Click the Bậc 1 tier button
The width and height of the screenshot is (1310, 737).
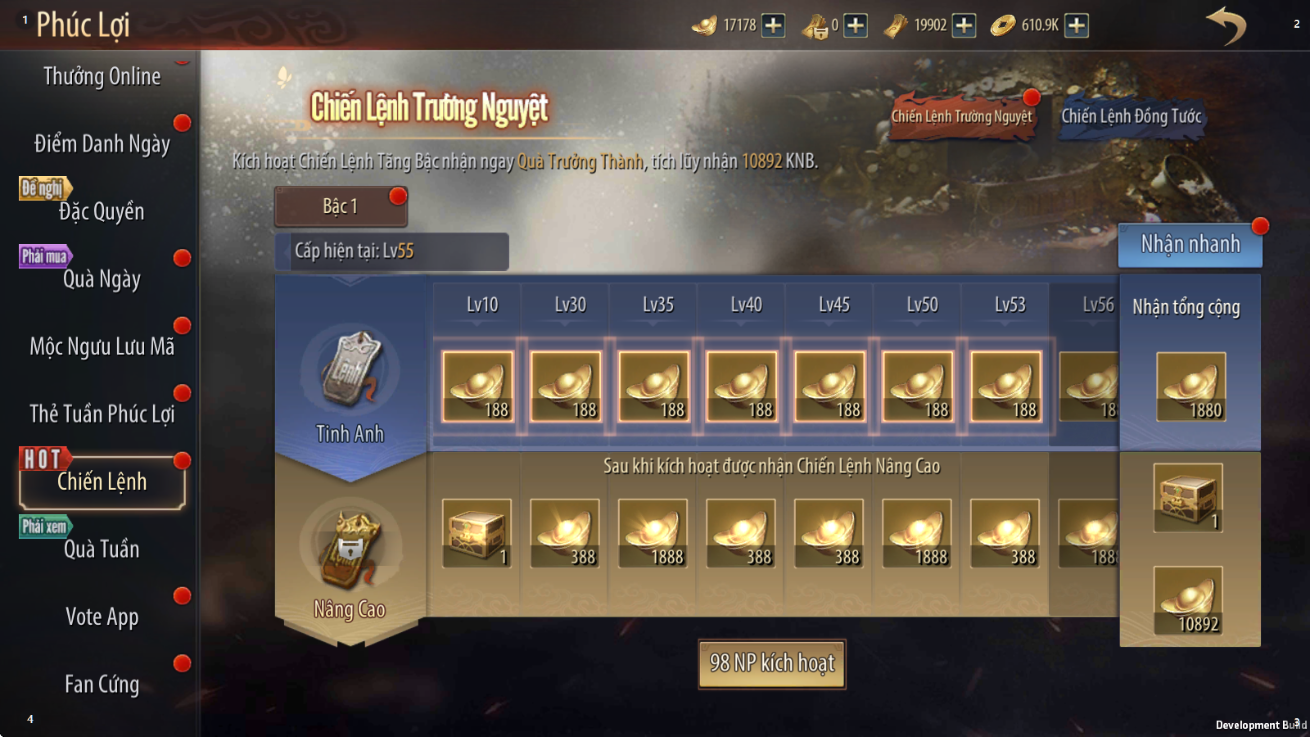coord(340,207)
